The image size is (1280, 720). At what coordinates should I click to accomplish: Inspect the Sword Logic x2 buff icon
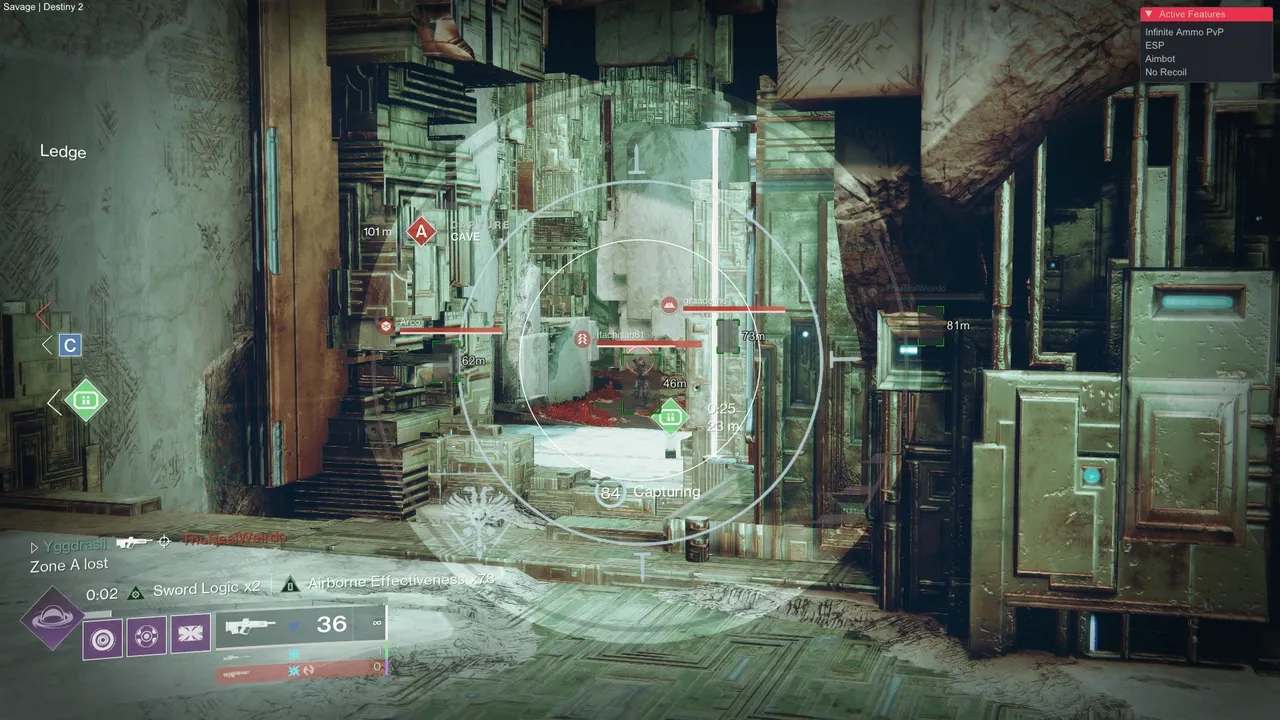click(135, 592)
